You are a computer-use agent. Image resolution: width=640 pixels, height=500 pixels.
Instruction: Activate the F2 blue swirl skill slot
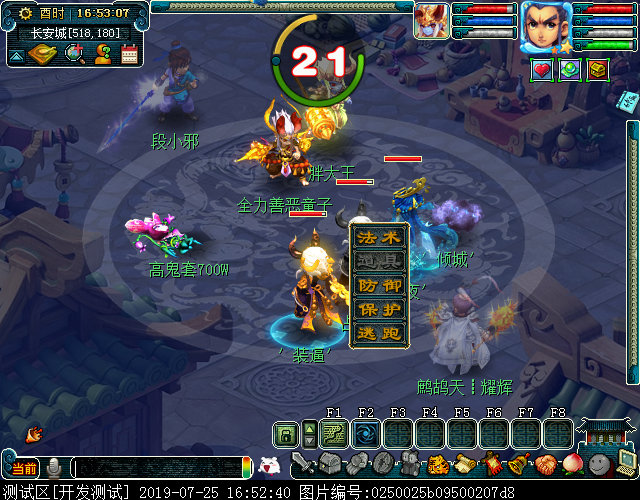[365, 433]
